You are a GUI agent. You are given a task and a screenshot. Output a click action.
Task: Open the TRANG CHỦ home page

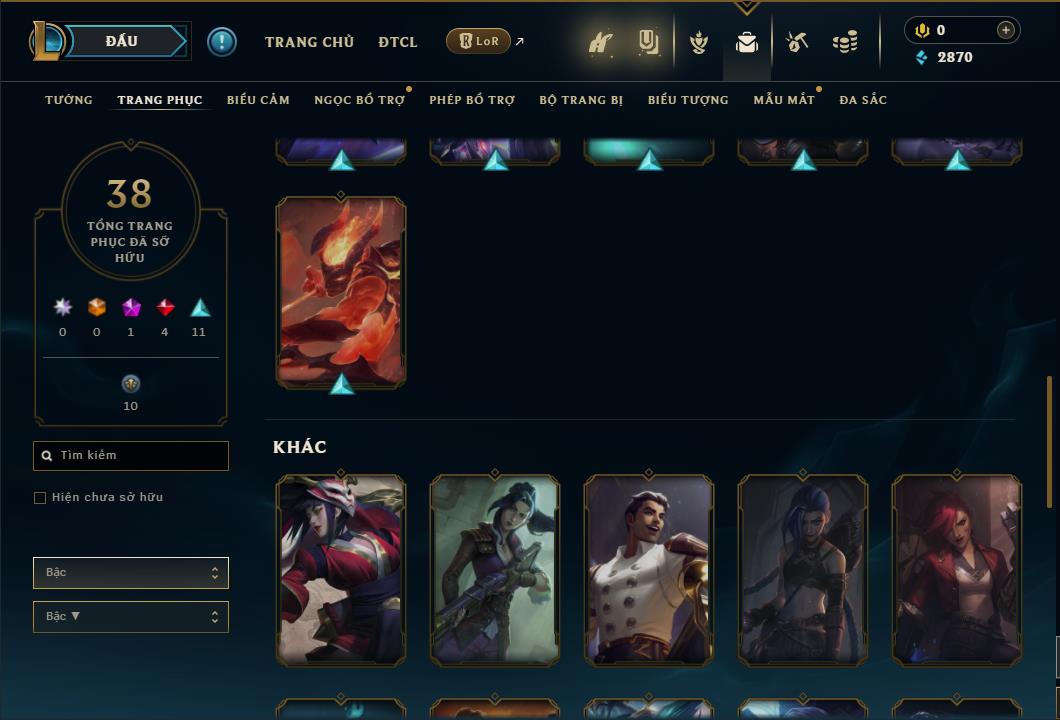pos(309,42)
